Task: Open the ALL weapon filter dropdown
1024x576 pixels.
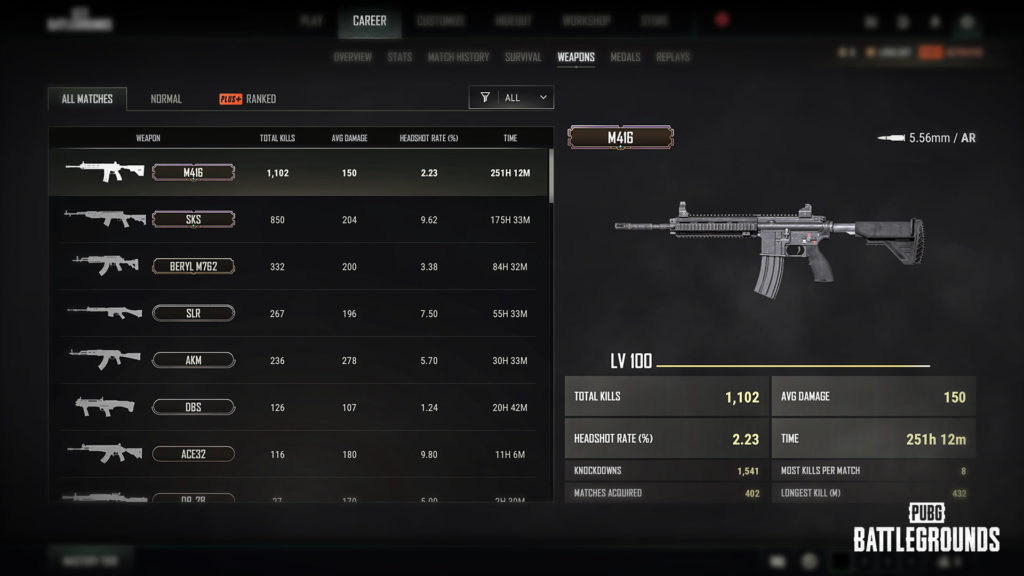Action: pos(511,98)
